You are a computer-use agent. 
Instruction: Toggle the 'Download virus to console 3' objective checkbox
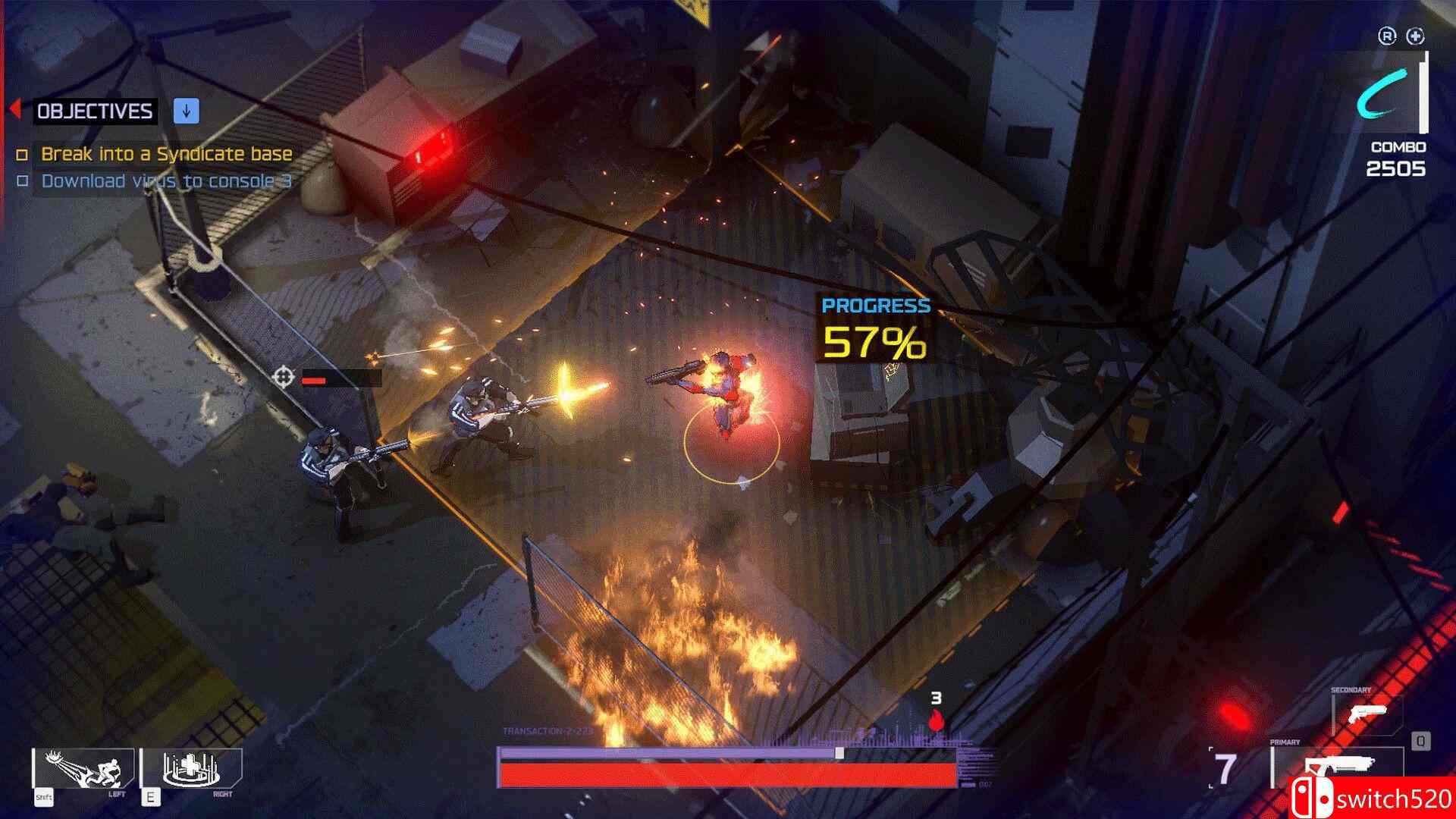tap(24, 181)
